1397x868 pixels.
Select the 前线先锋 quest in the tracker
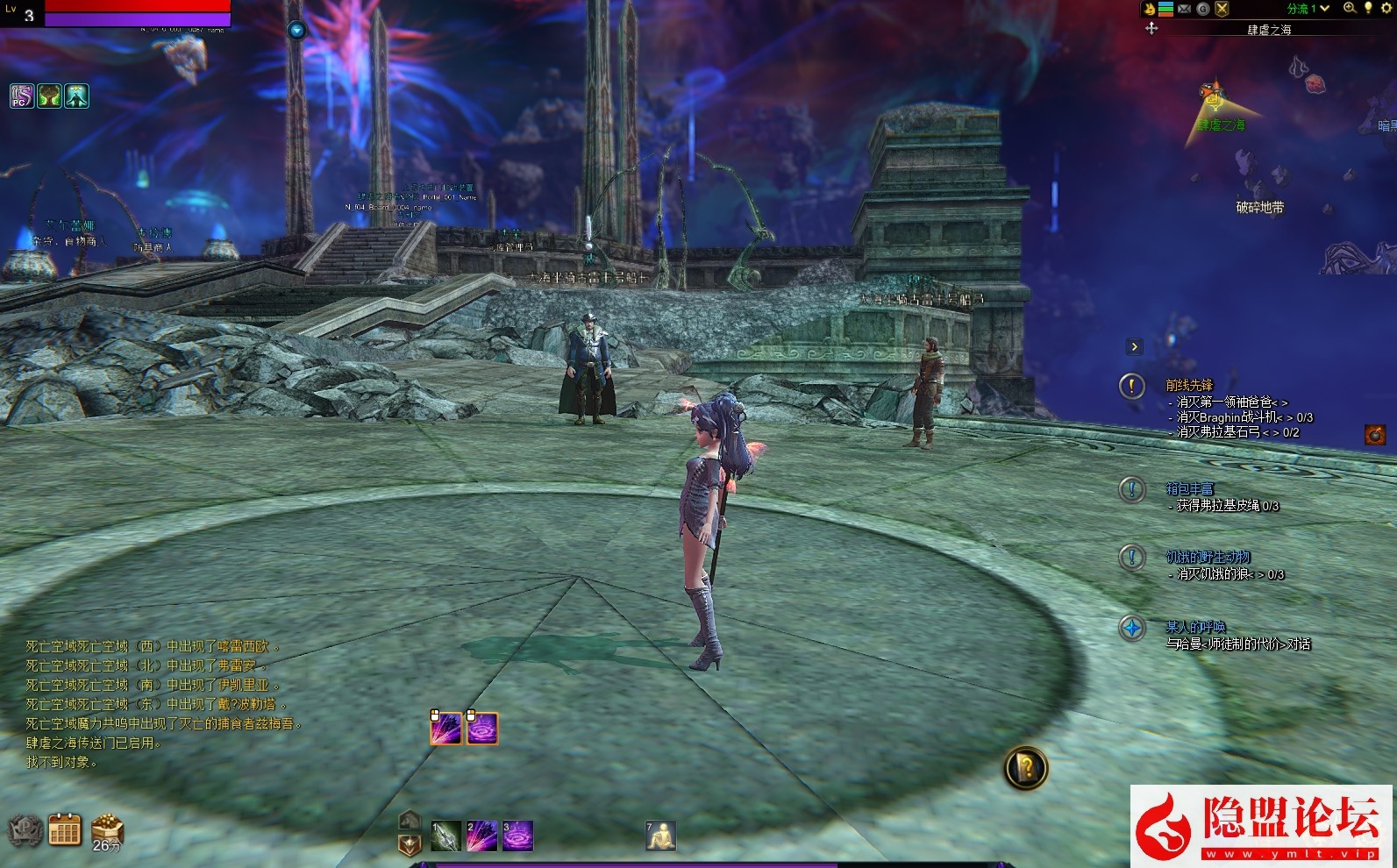coord(1189,385)
